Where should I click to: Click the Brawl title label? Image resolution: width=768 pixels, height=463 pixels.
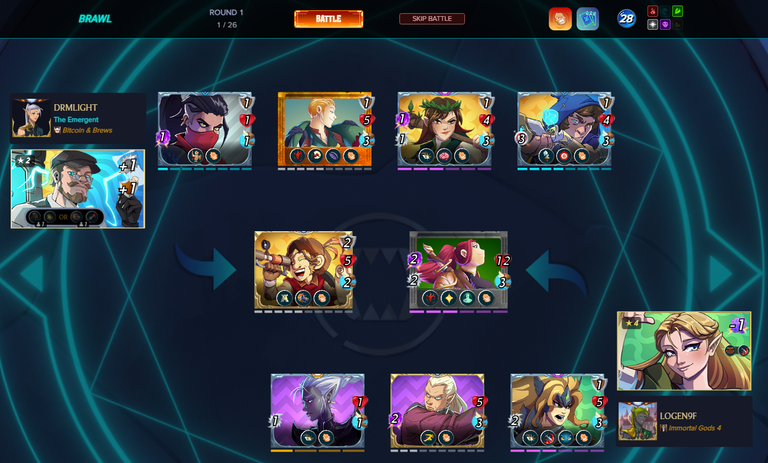95,19
